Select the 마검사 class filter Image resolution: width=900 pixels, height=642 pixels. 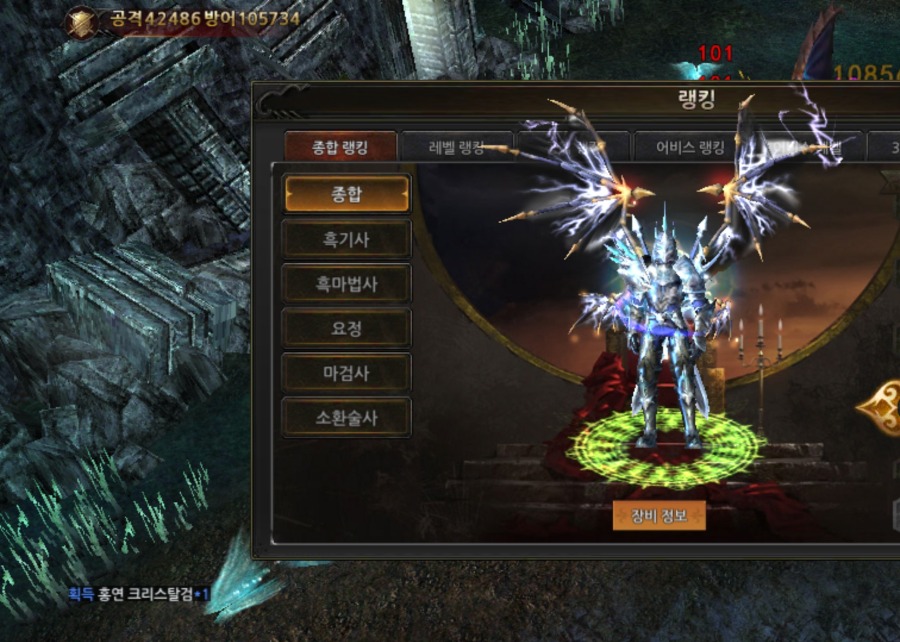pos(346,373)
